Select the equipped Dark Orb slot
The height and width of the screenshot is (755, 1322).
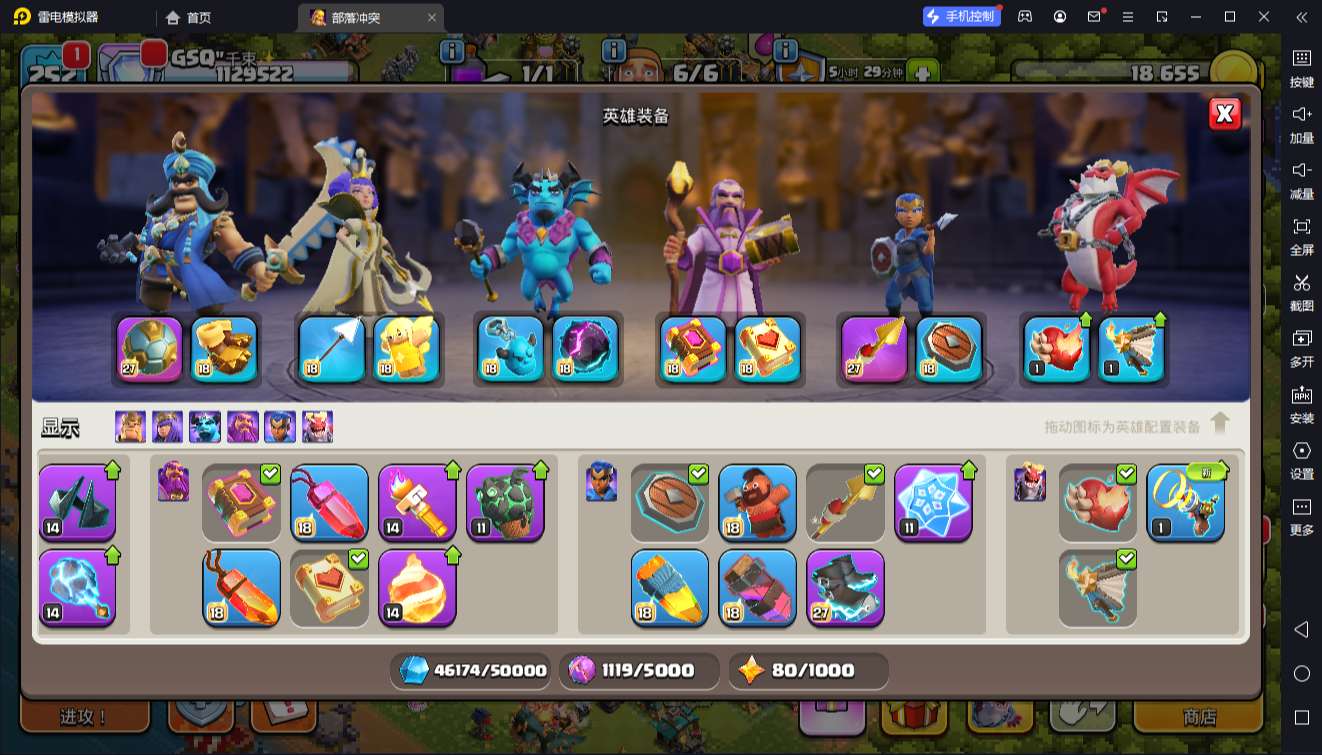point(585,349)
